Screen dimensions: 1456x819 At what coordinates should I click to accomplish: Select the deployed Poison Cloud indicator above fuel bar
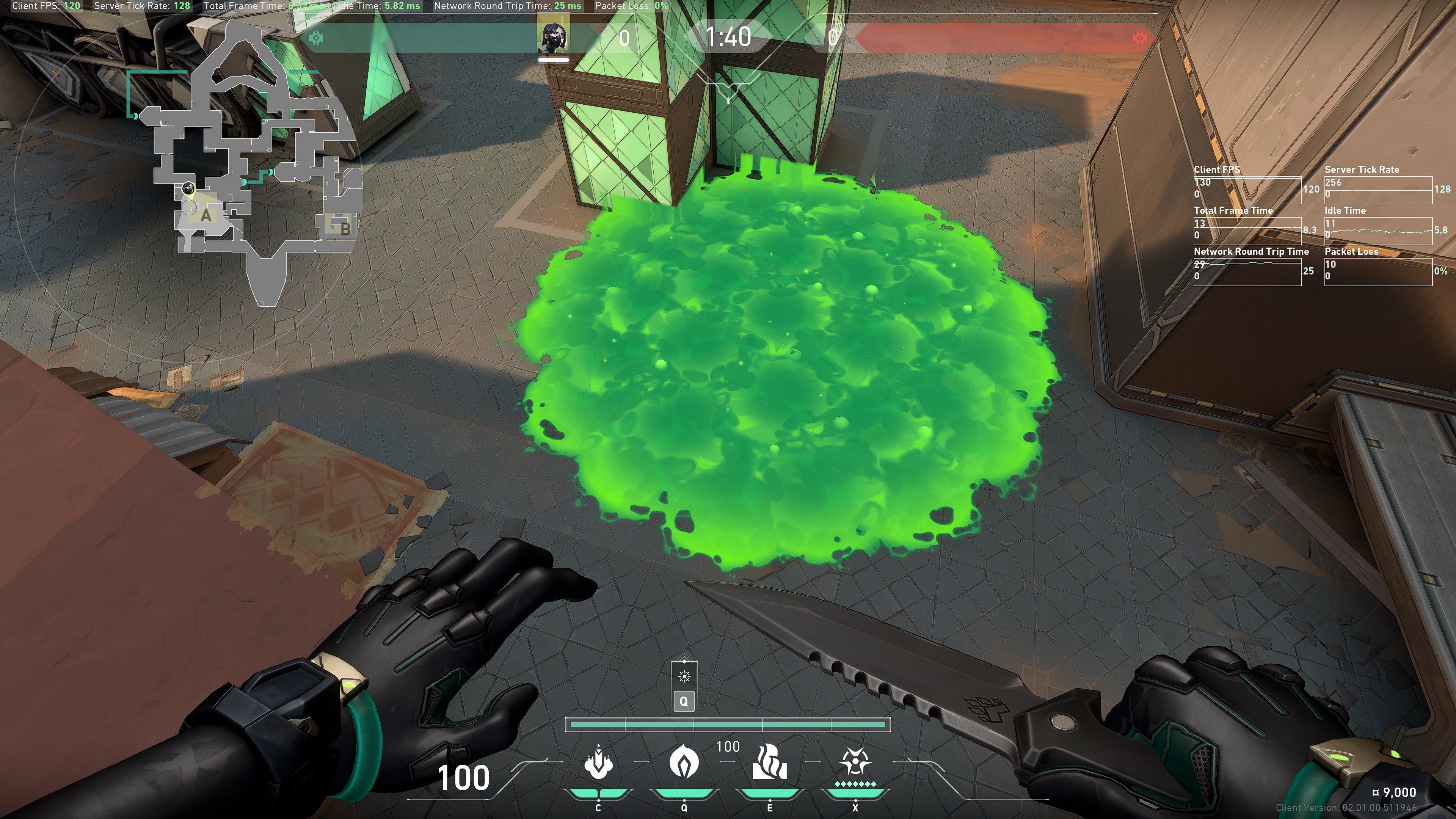click(684, 676)
